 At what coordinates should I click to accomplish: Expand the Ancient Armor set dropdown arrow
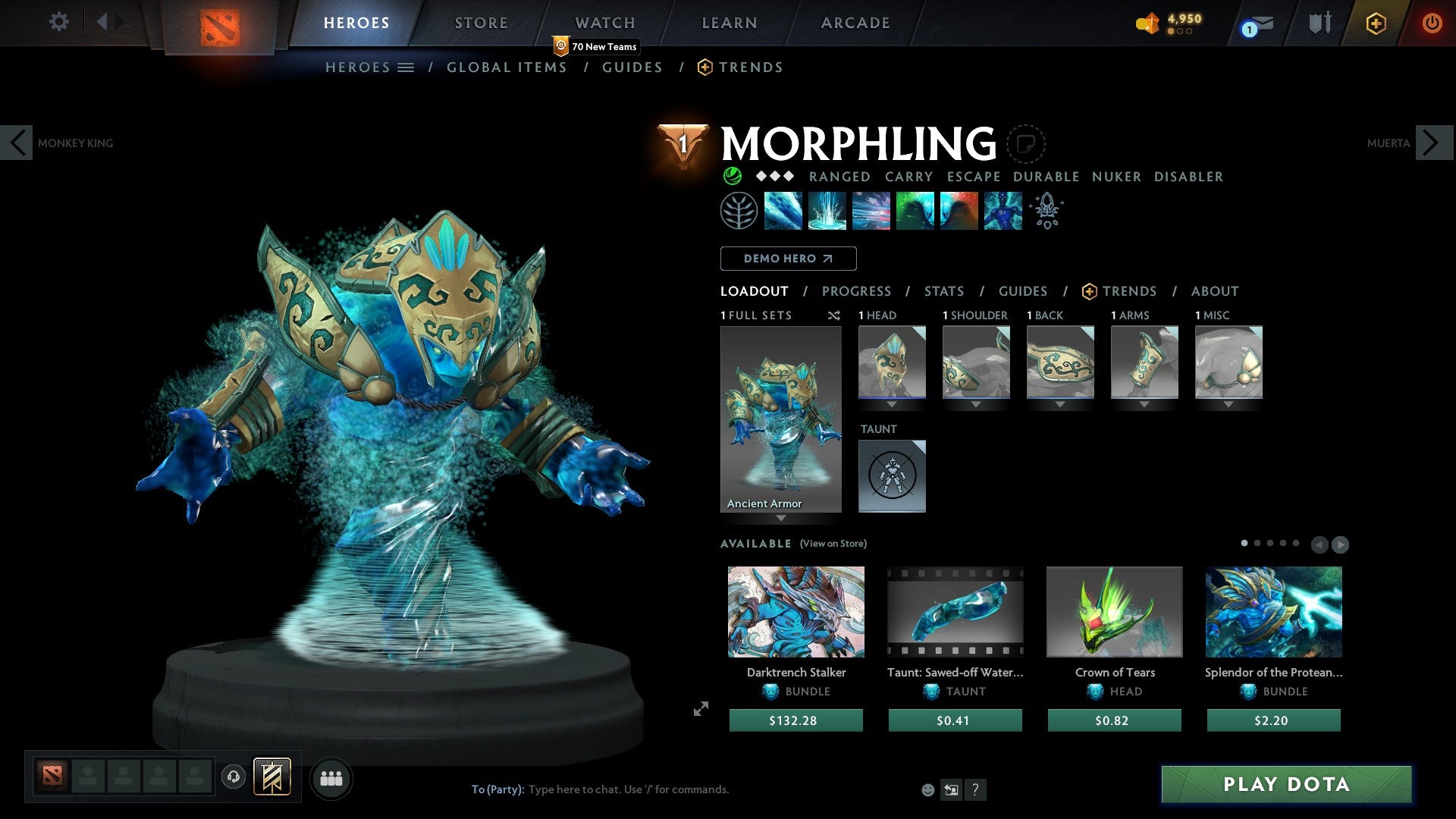[782, 517]
